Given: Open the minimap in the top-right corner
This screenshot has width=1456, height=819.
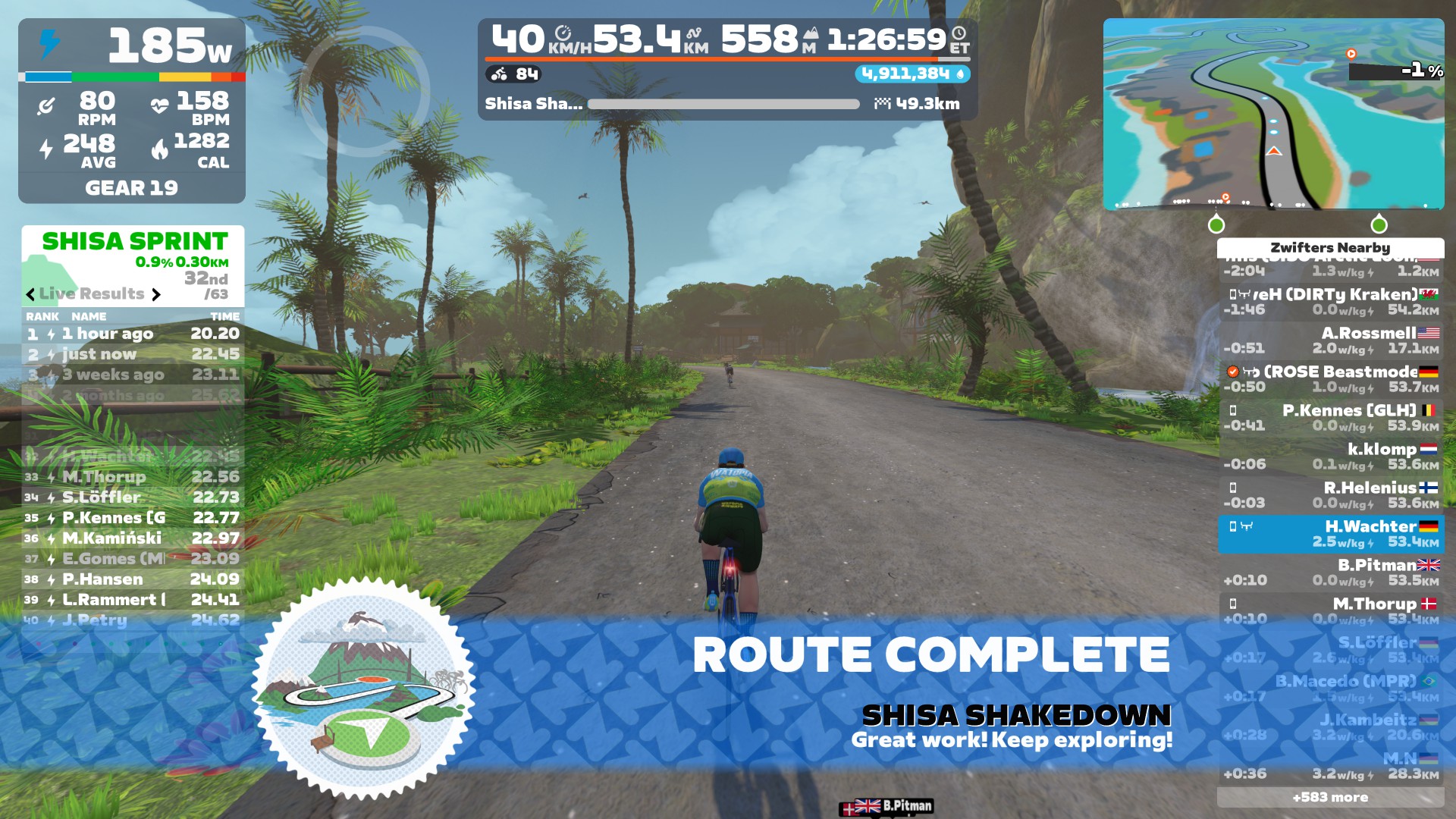Looking at the screenshot, I should click(1273, 114).
